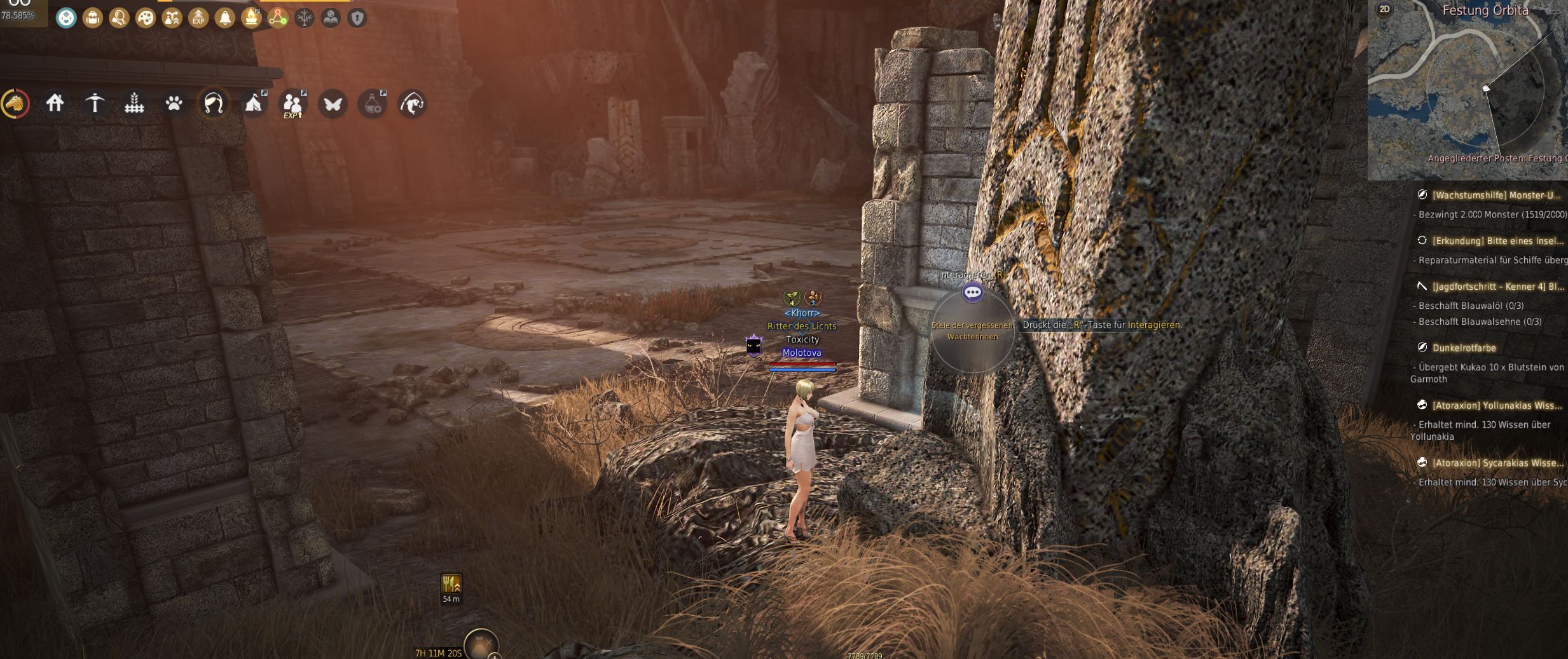Image resolution: width=1568 pixels, height=659 pixels.
Task: Open the house residence icon
Action: click(x=55, y=103)
